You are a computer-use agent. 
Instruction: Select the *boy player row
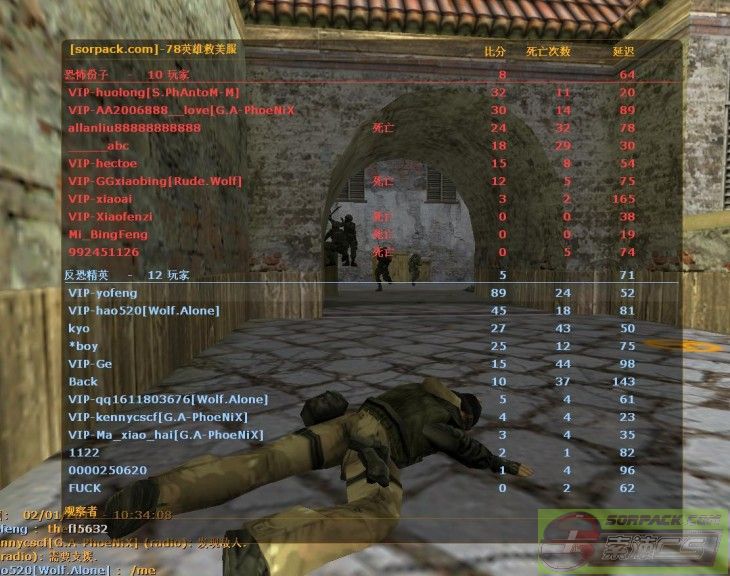(x=83, y=346)
